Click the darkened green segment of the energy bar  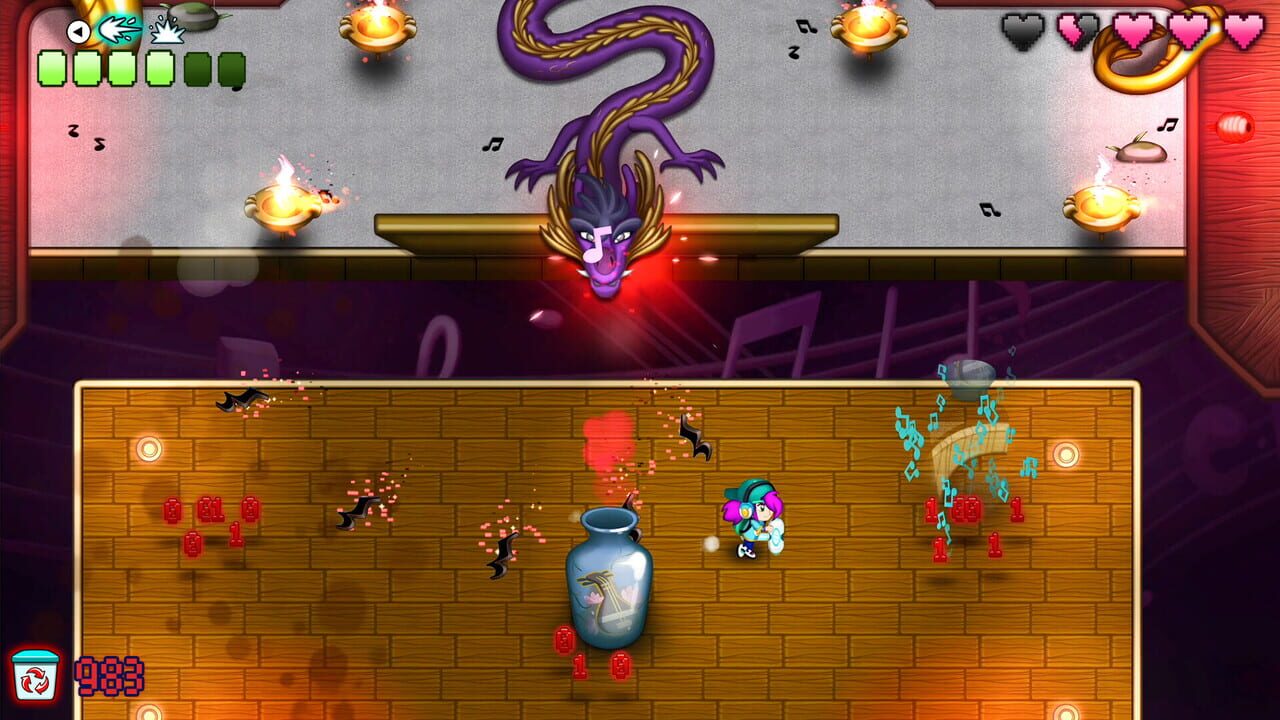pos(197,67)
